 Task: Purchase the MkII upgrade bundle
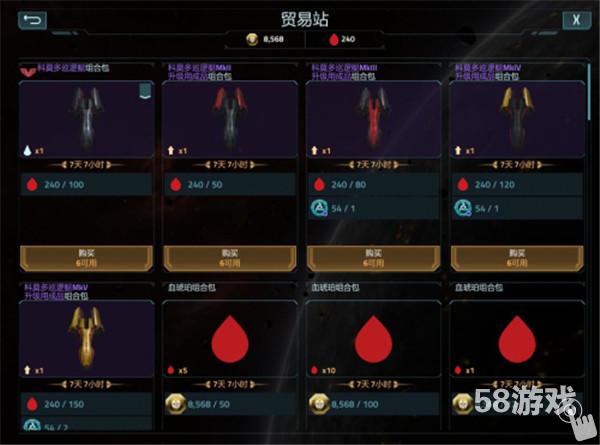229,258
